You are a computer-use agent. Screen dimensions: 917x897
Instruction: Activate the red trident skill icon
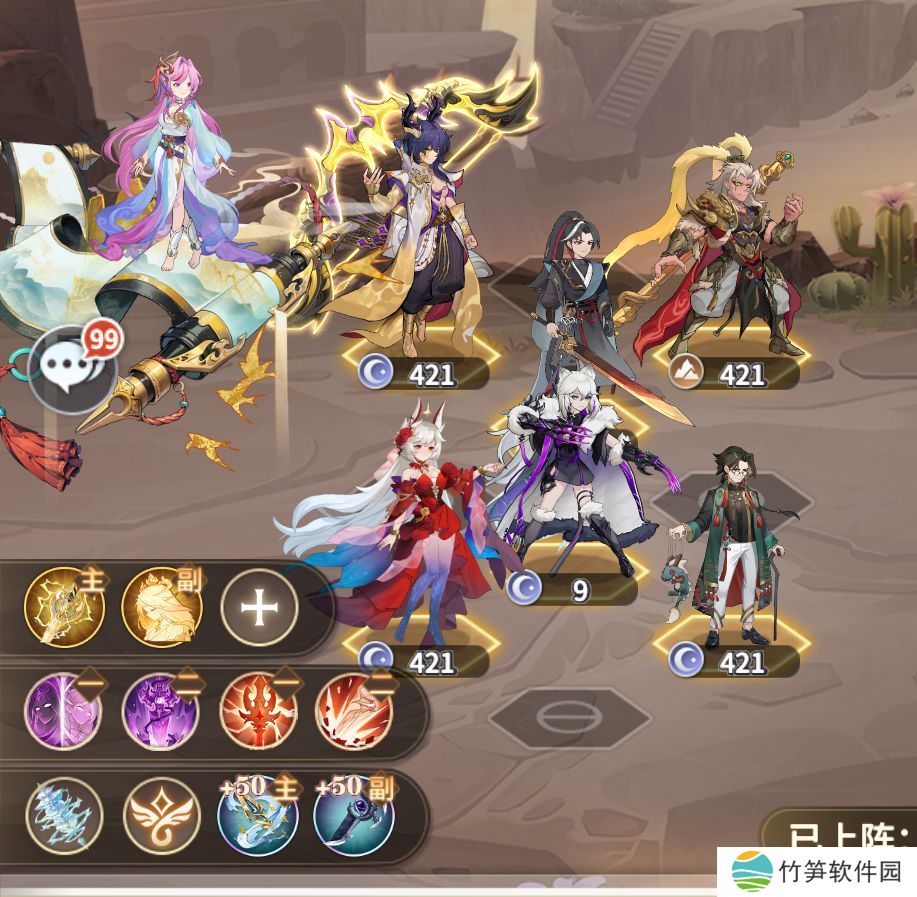(258, 711)
